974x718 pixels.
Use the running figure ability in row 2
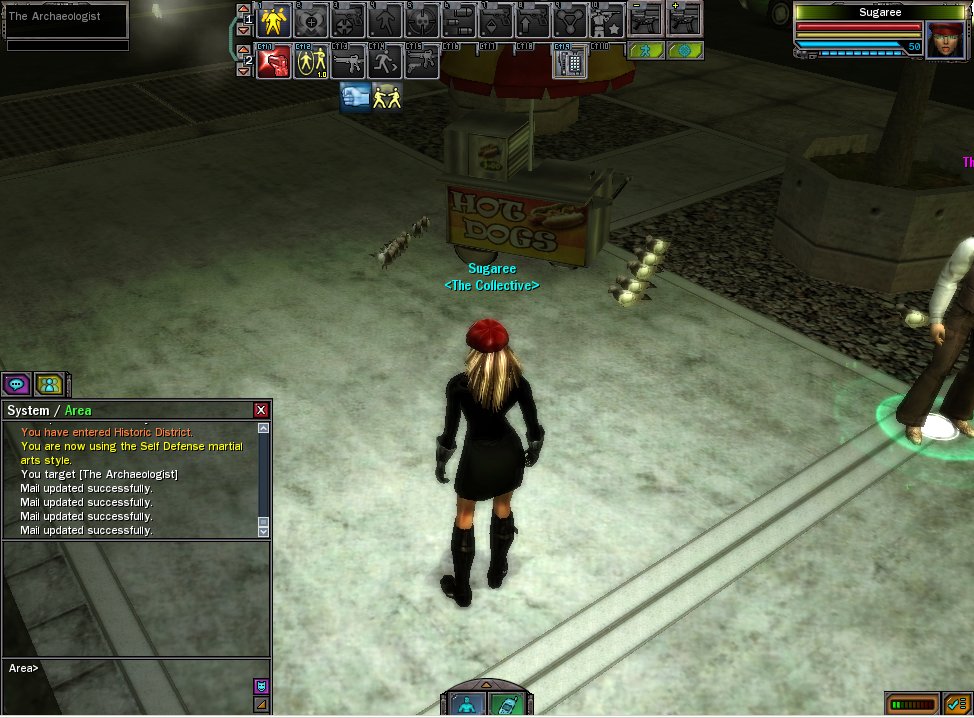(385, 62)
